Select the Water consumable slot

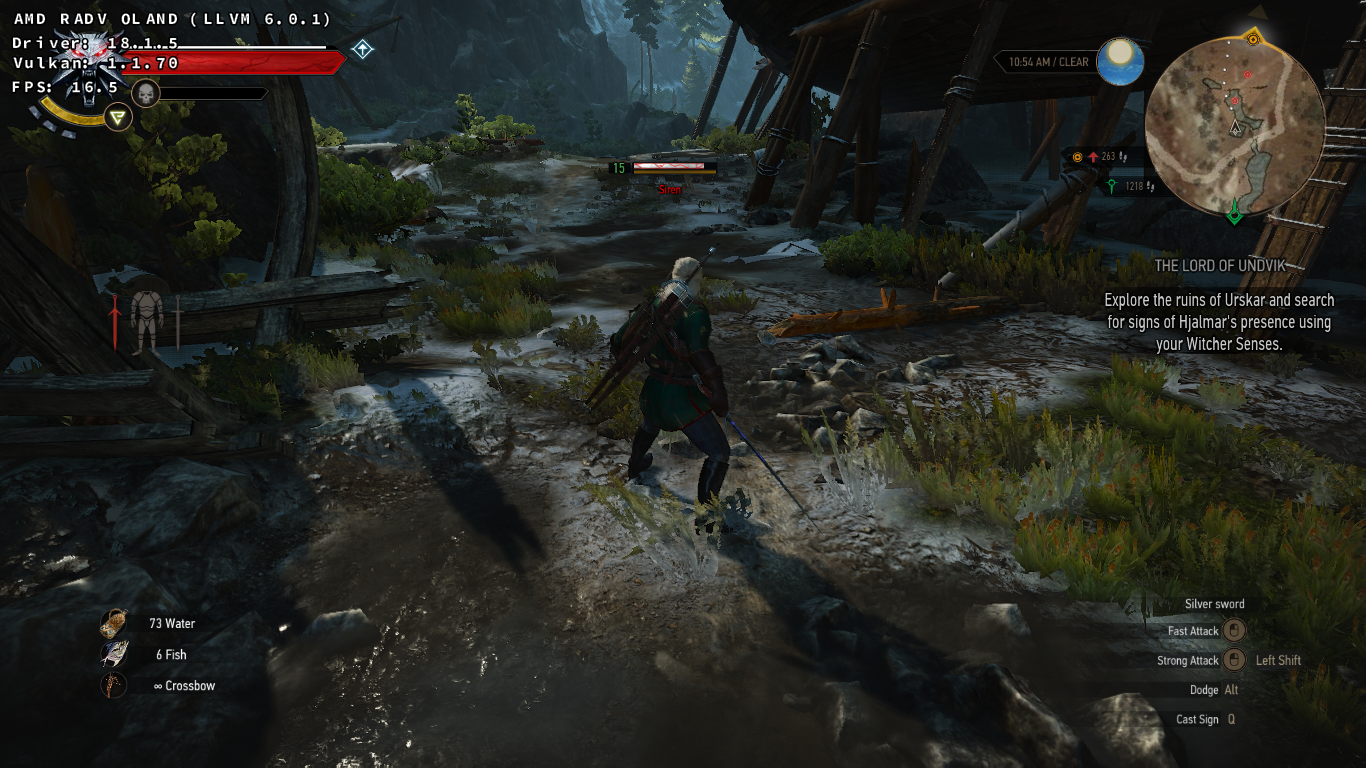tap(114, 624)
